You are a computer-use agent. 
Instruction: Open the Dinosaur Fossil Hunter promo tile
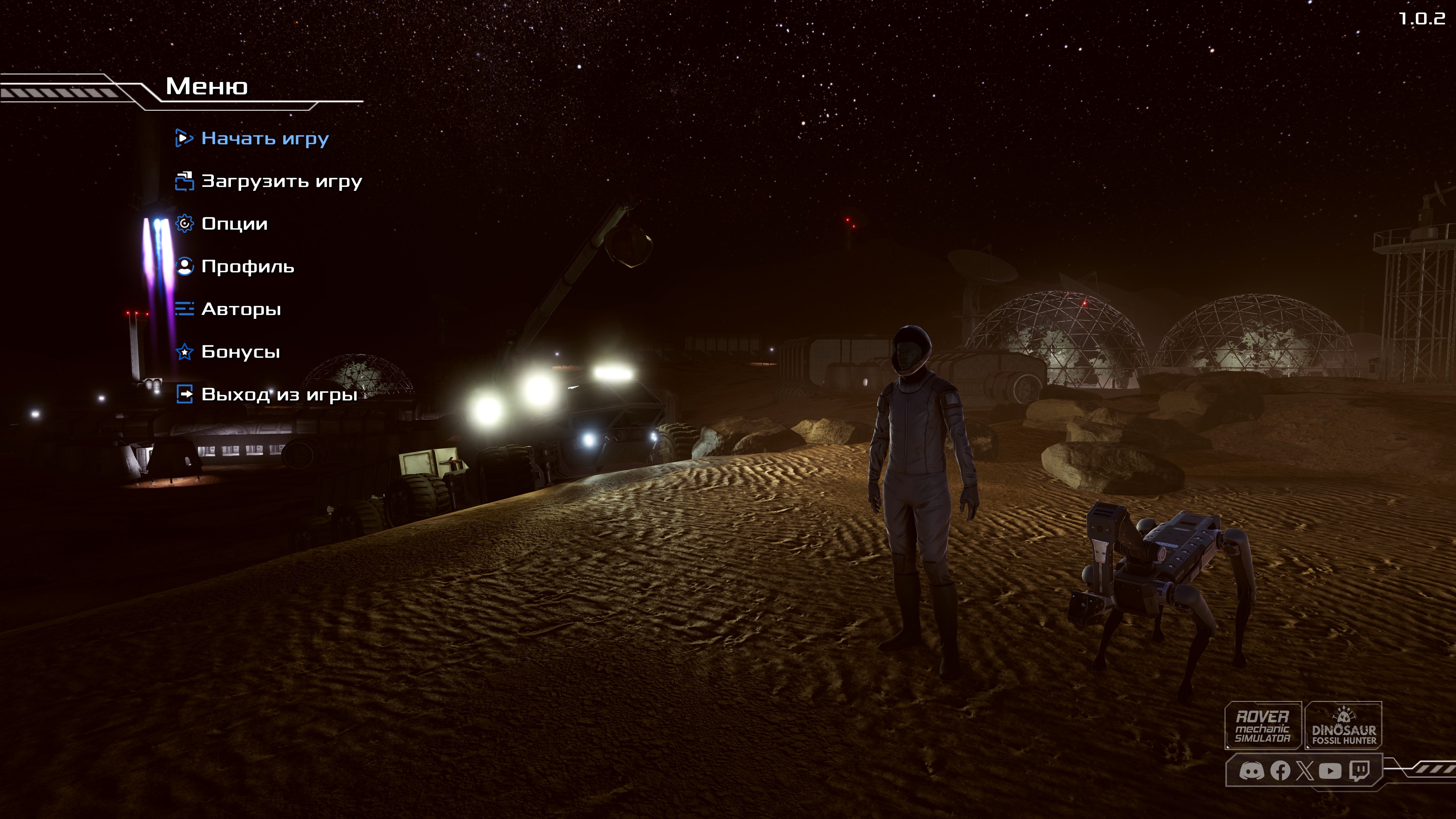coord(1343,726)
